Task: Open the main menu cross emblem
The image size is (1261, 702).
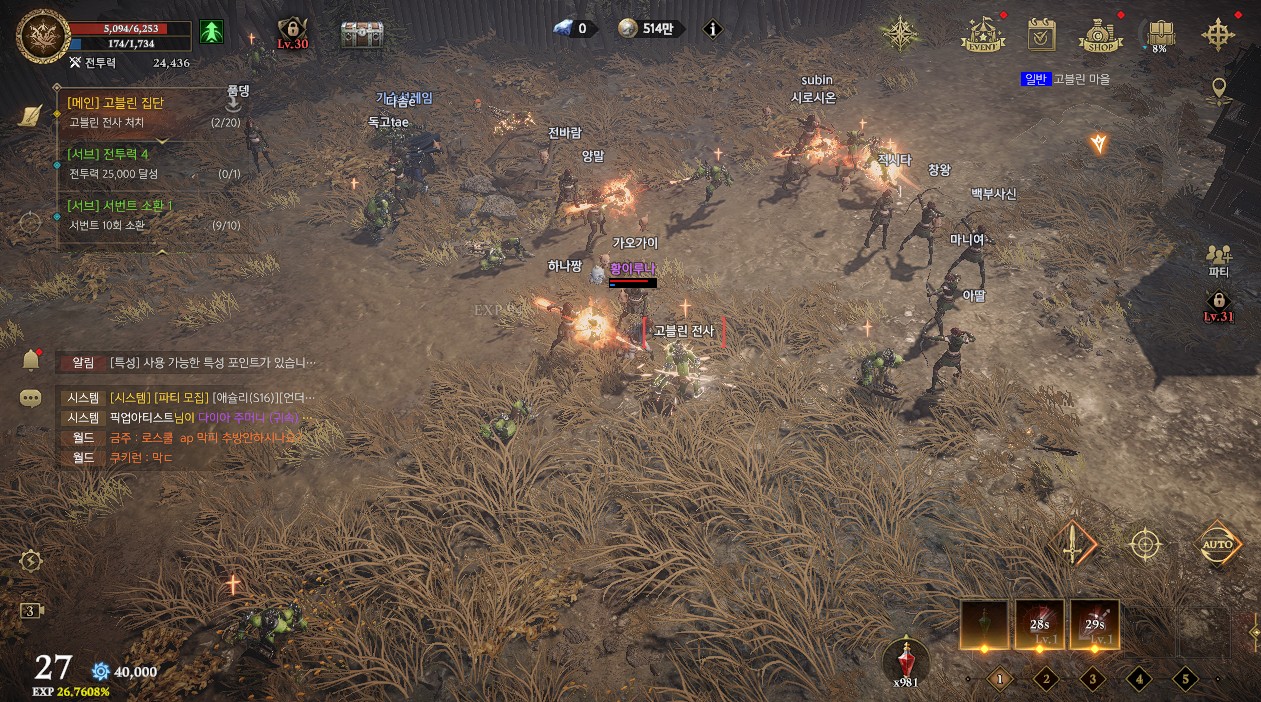Action: 1218,35
